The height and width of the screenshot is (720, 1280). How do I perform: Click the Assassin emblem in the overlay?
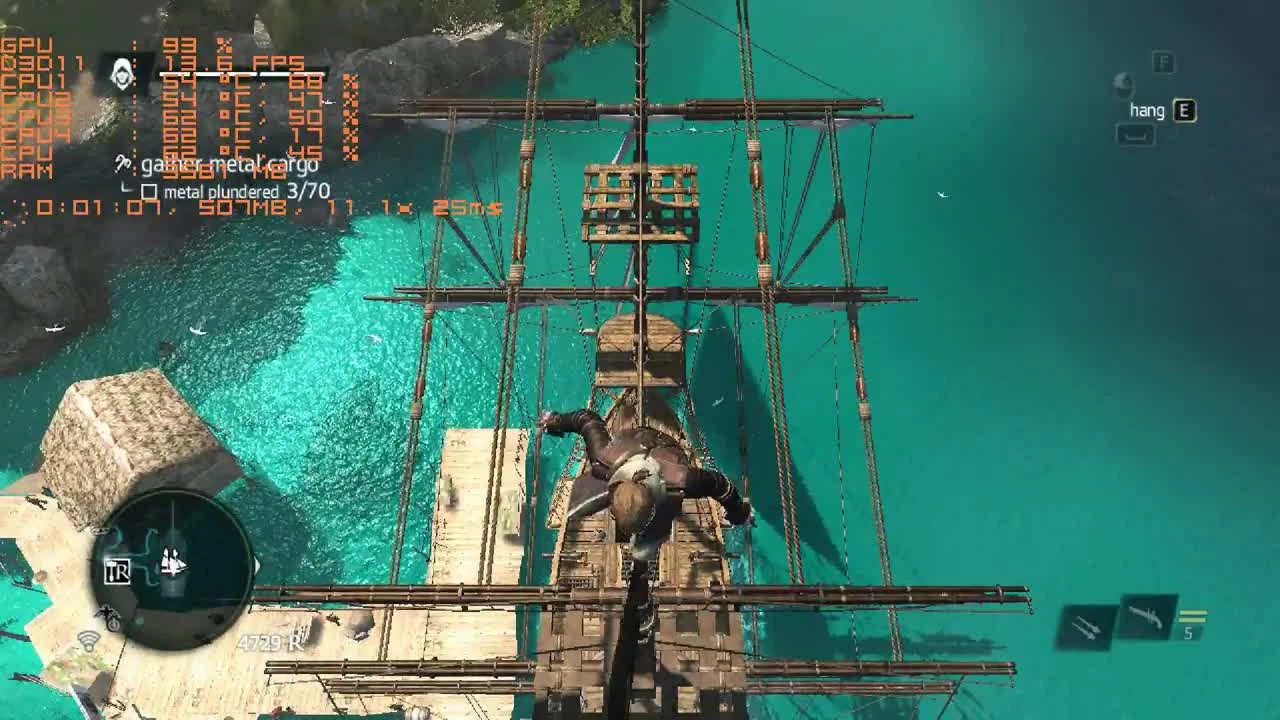[x=121, y=70]
